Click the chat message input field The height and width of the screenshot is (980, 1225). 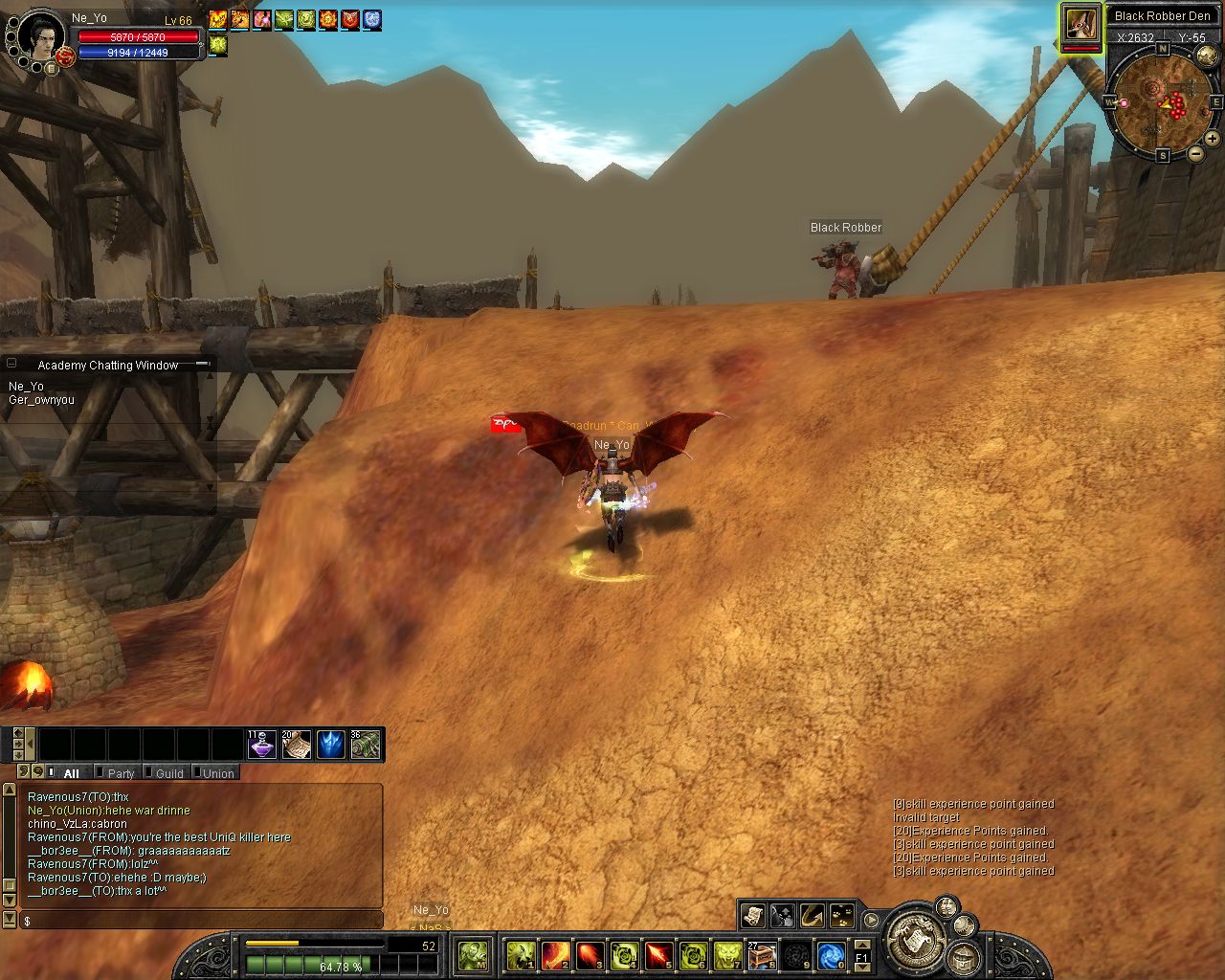201,921
